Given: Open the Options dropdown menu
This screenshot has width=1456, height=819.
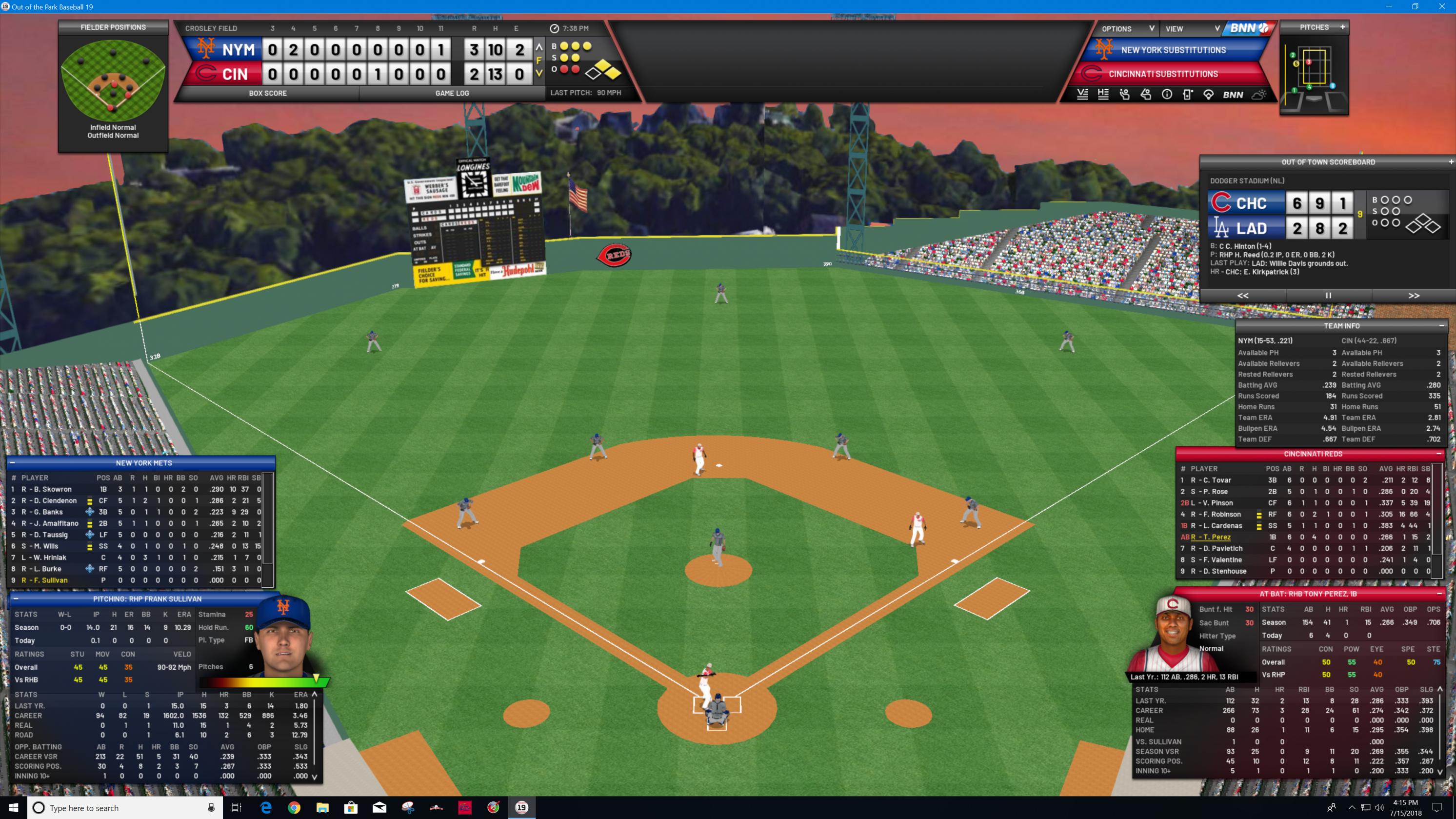Looking at the screenshot, I should tap(1127, 29).
